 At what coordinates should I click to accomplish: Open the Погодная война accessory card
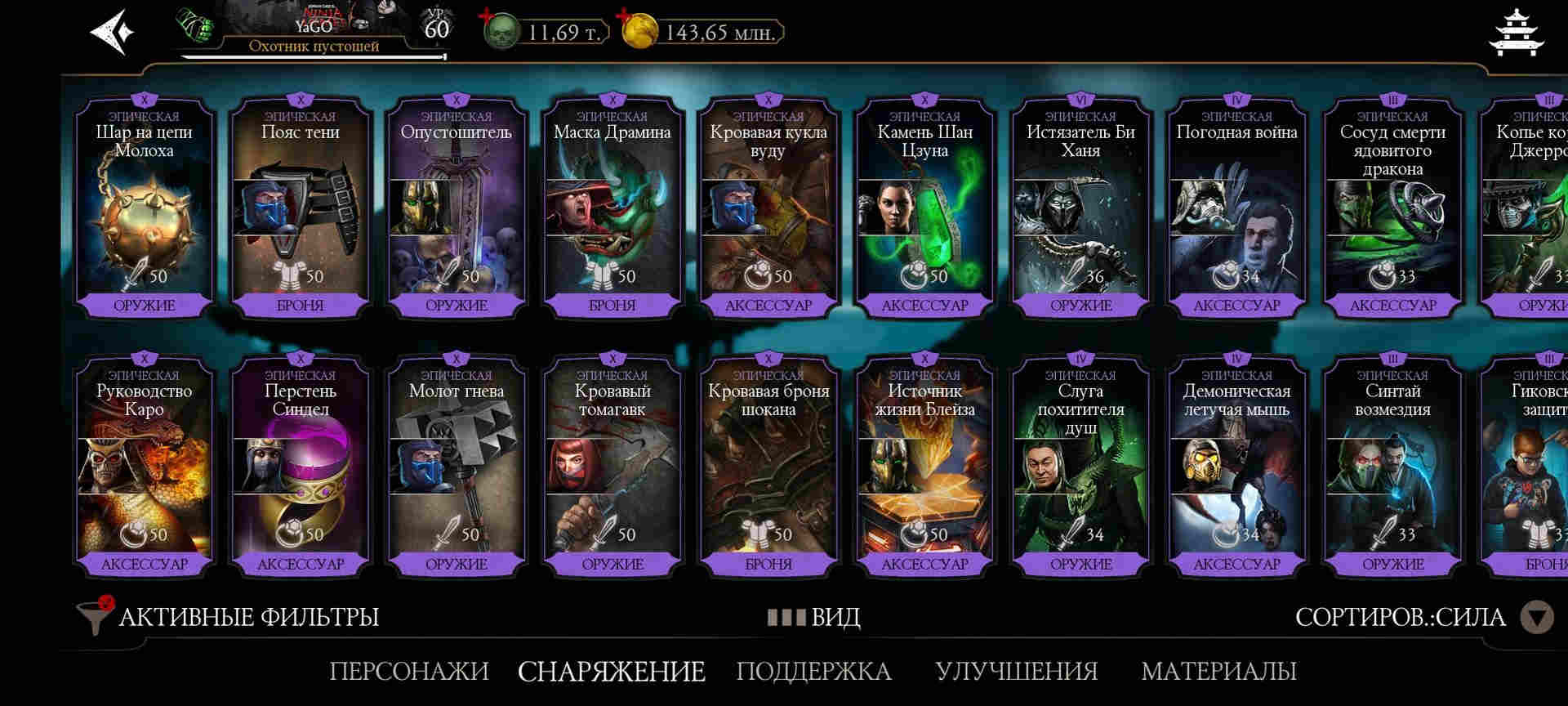[x=1236, y=208]
